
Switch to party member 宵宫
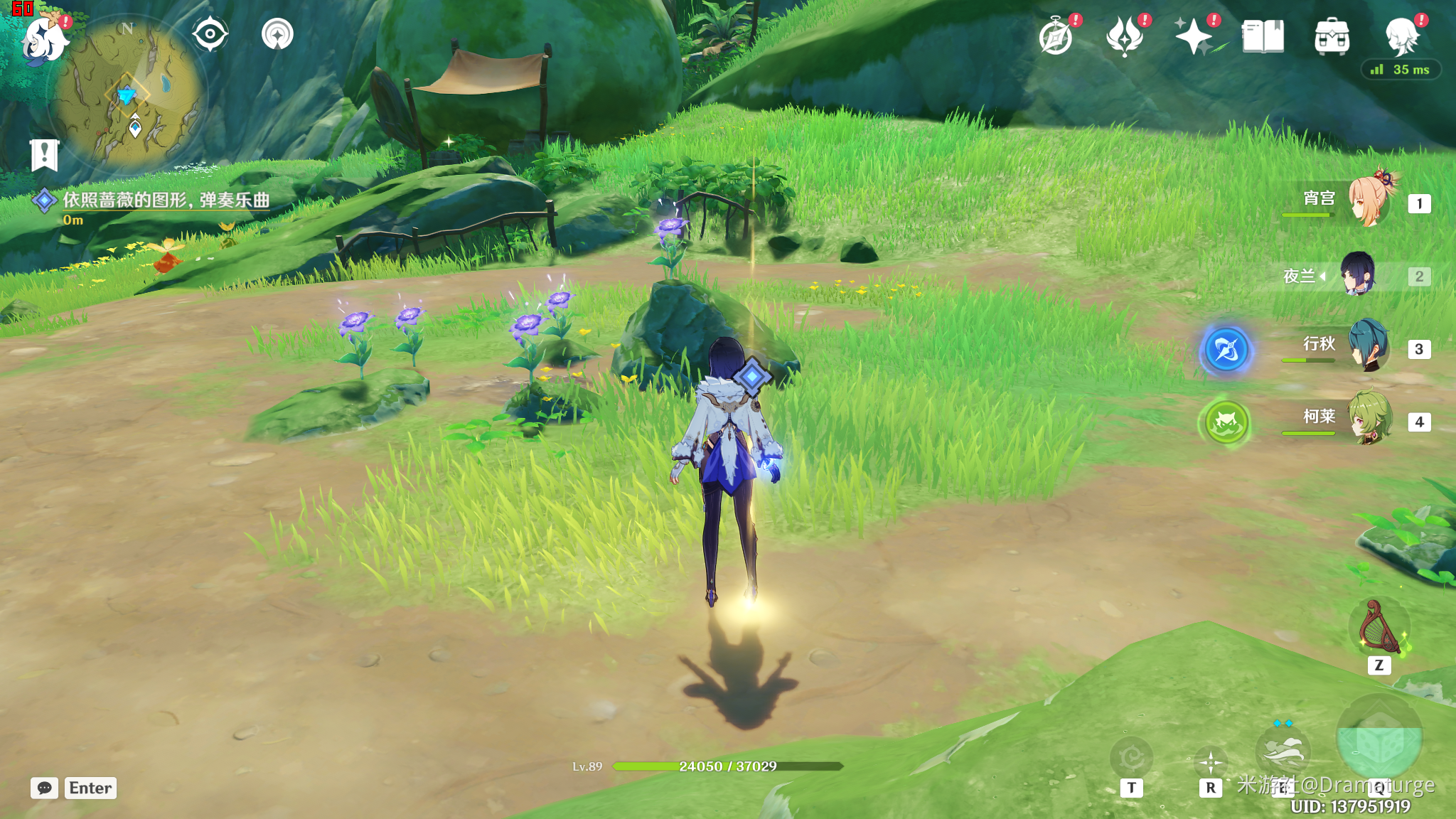[x=1369, y=202]
